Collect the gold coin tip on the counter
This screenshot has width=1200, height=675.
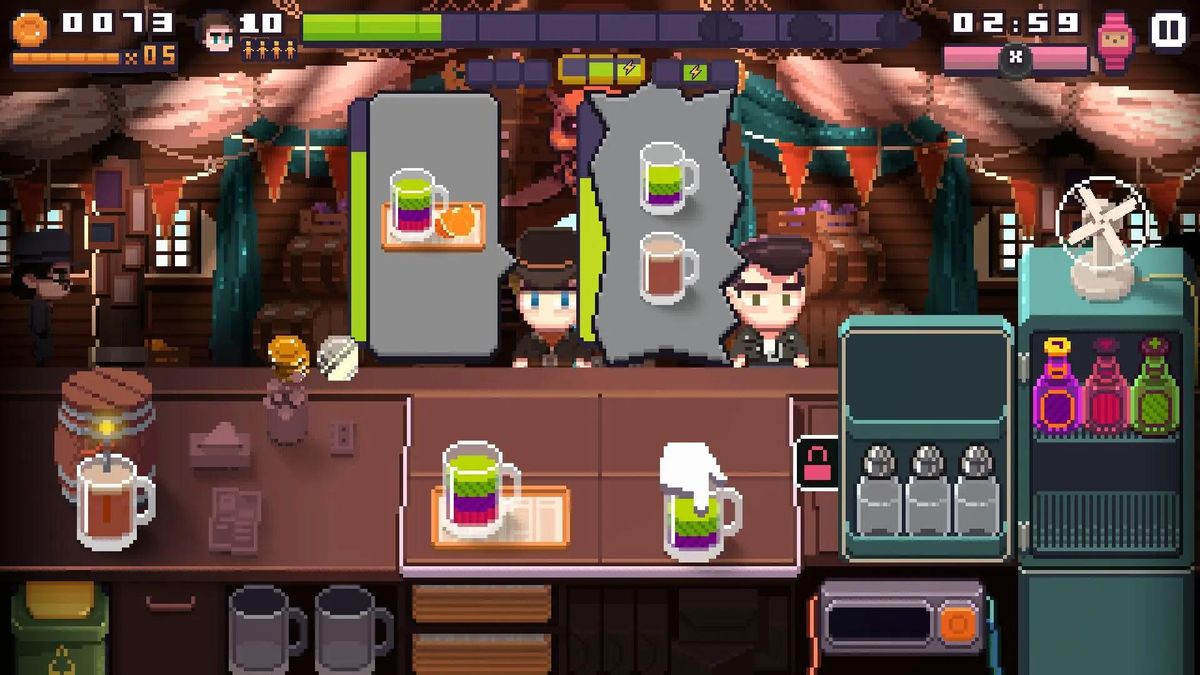(x=286, y=353)
